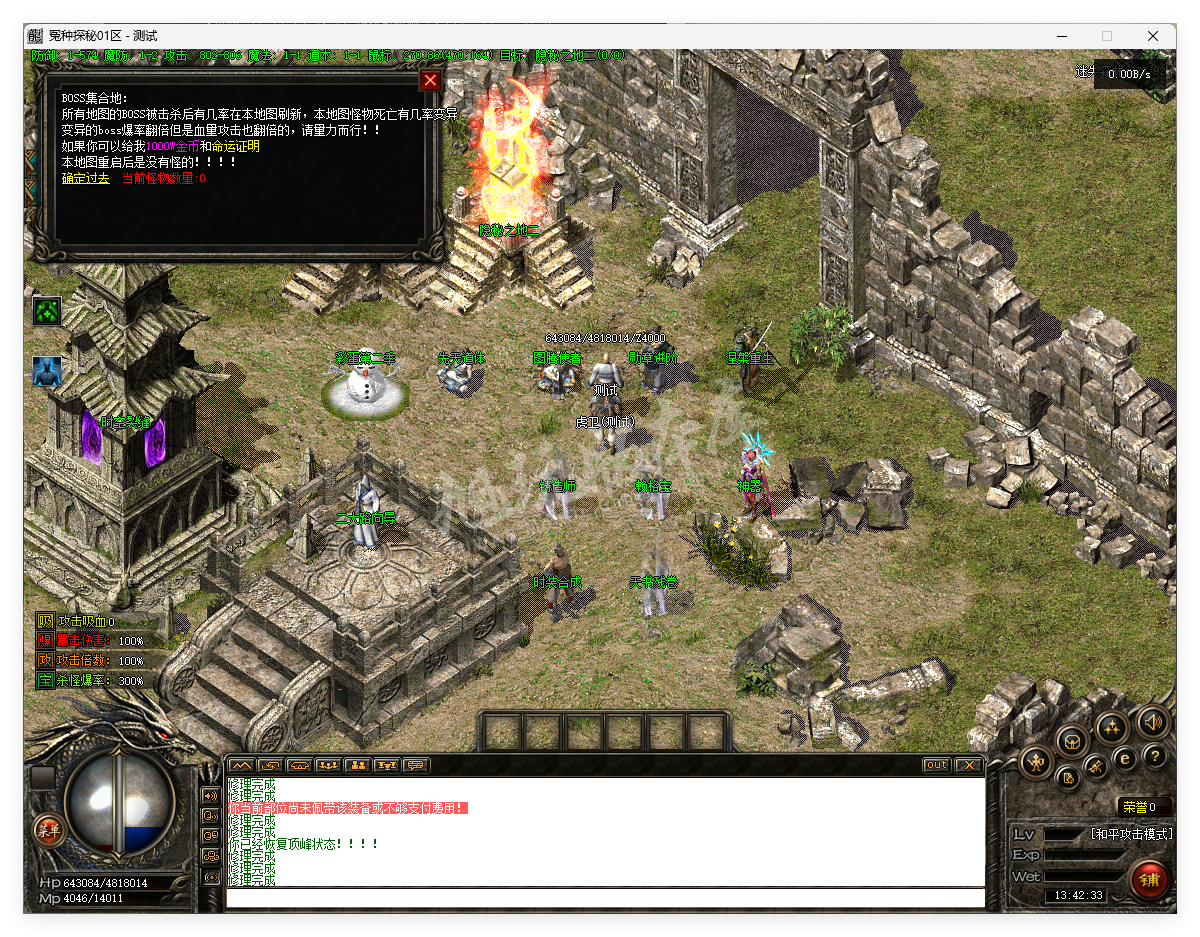Open the skills three-star icon
Viewport: 1200px width, 937px height.
click(1112, 727)
